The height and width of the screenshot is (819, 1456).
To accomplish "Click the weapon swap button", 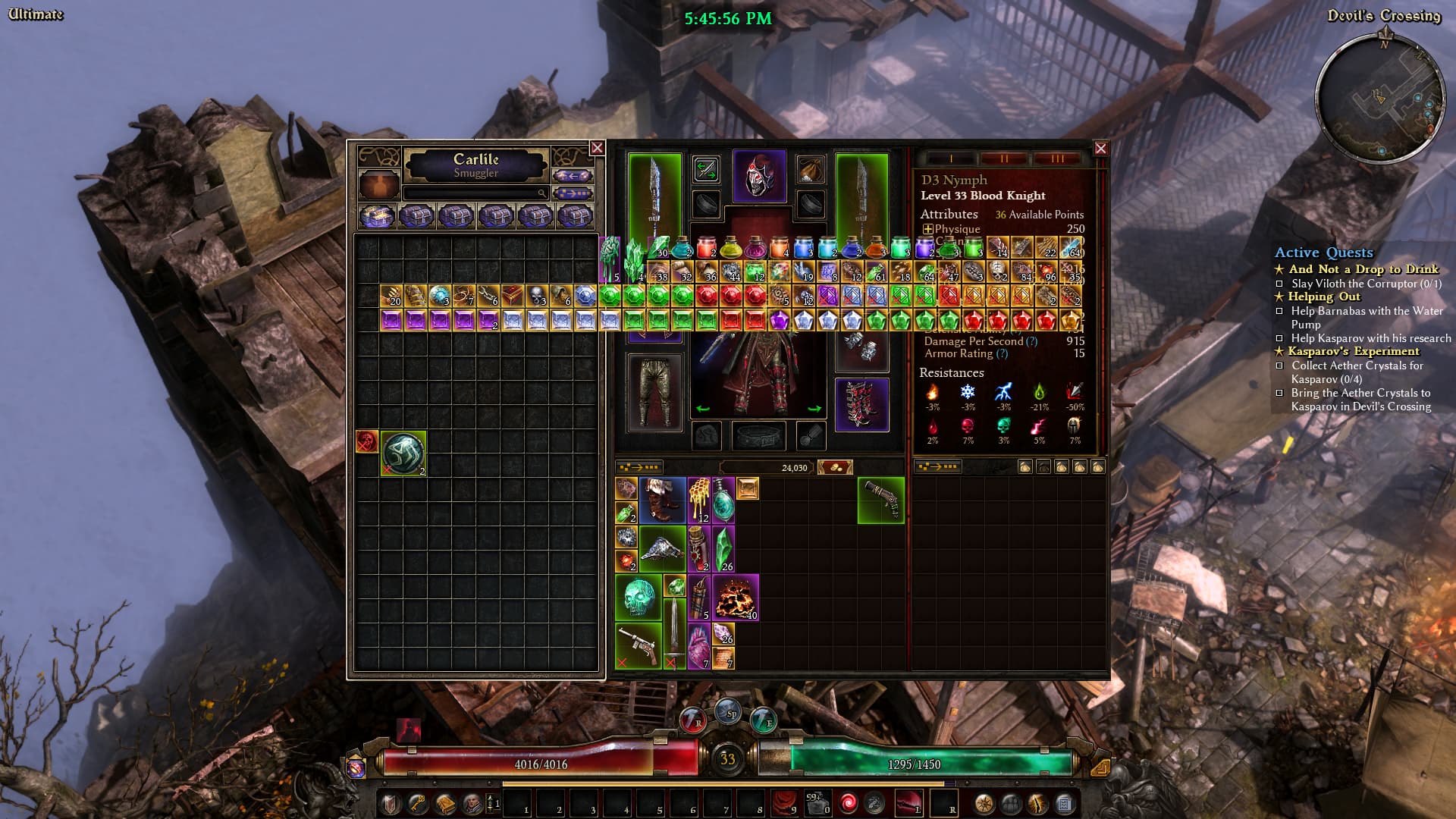I will point(706,169).
